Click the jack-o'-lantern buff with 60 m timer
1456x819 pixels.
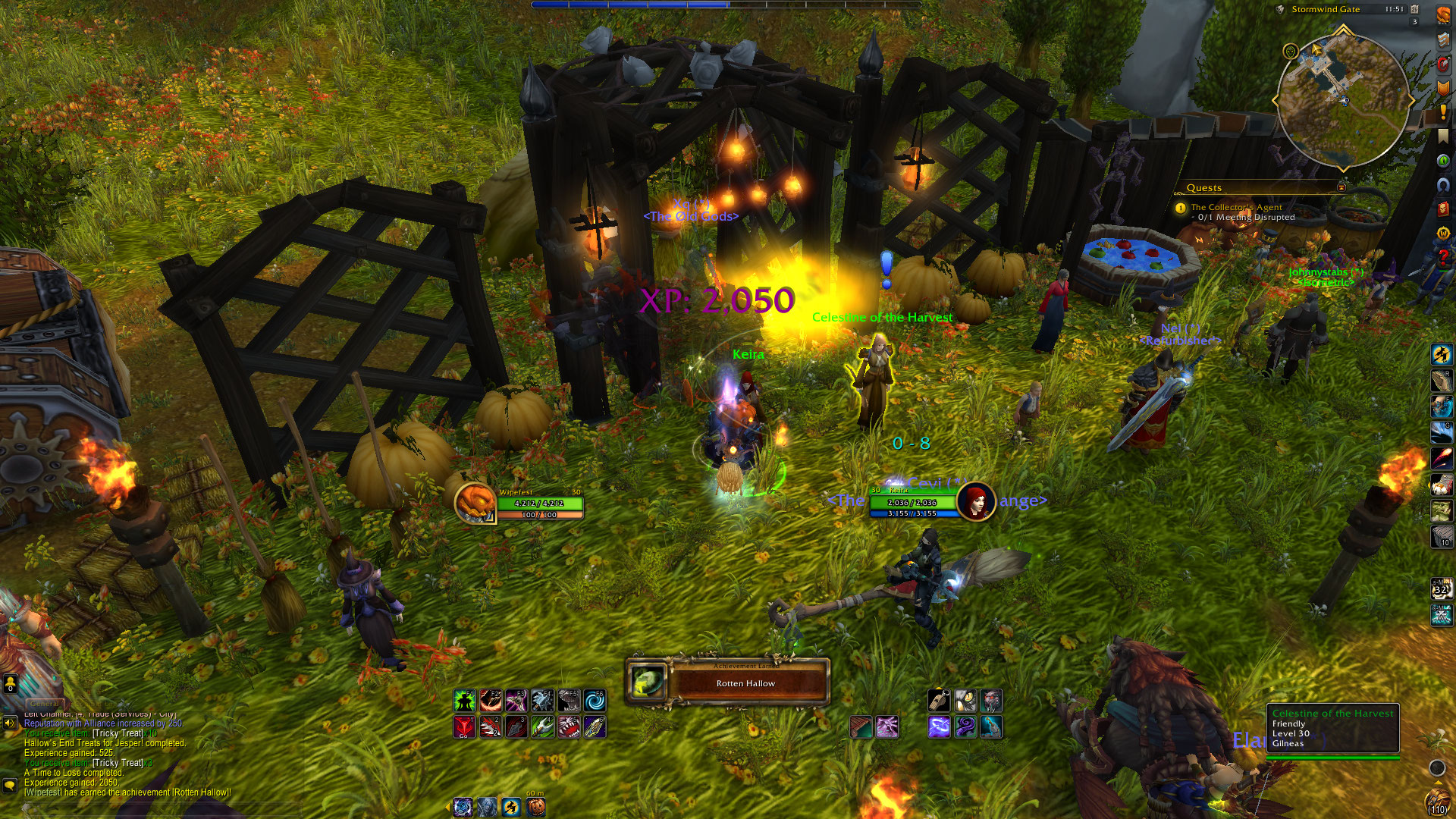point(535,807)
